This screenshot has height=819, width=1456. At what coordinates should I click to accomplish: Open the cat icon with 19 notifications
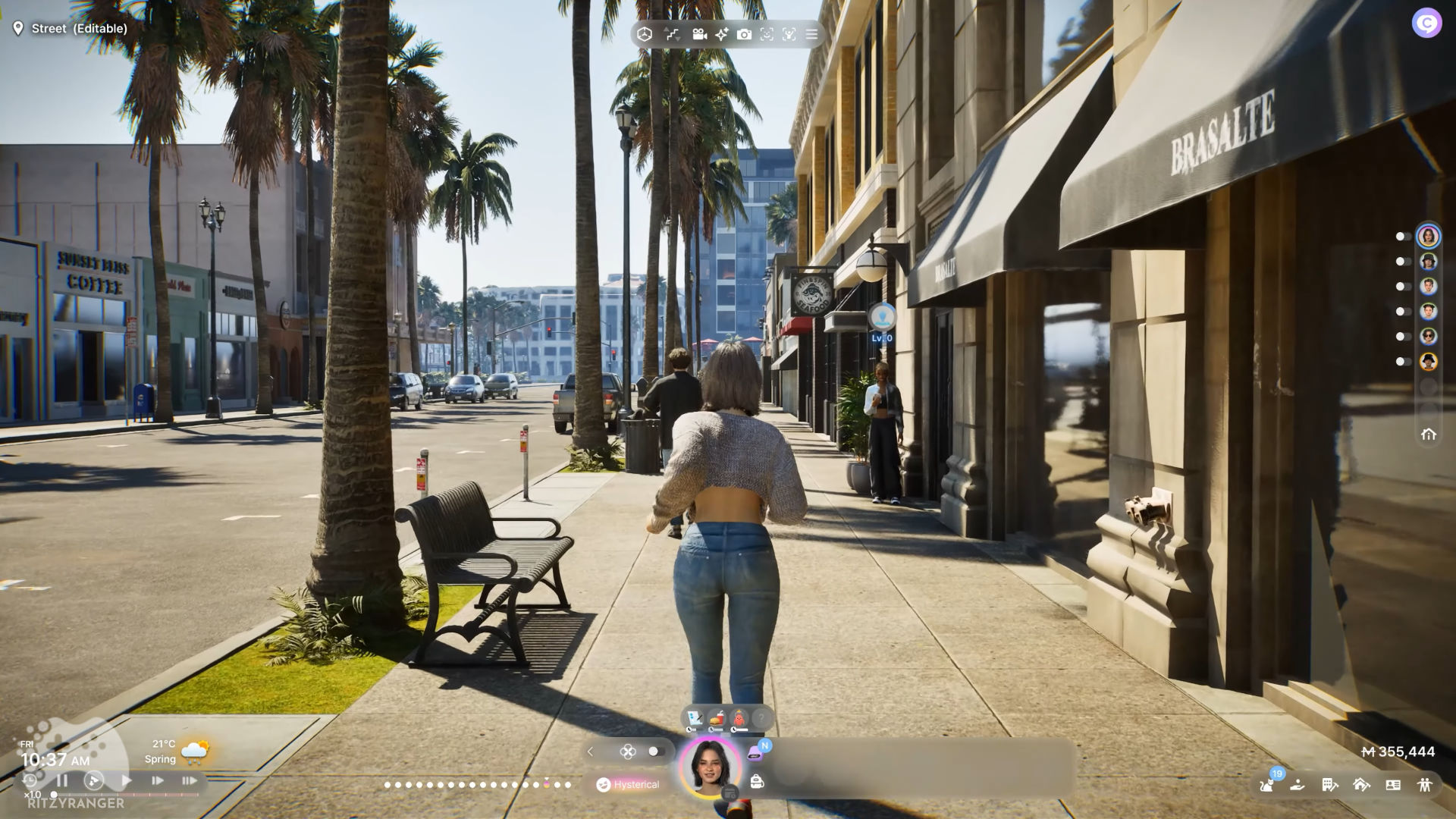point(1267,784)
